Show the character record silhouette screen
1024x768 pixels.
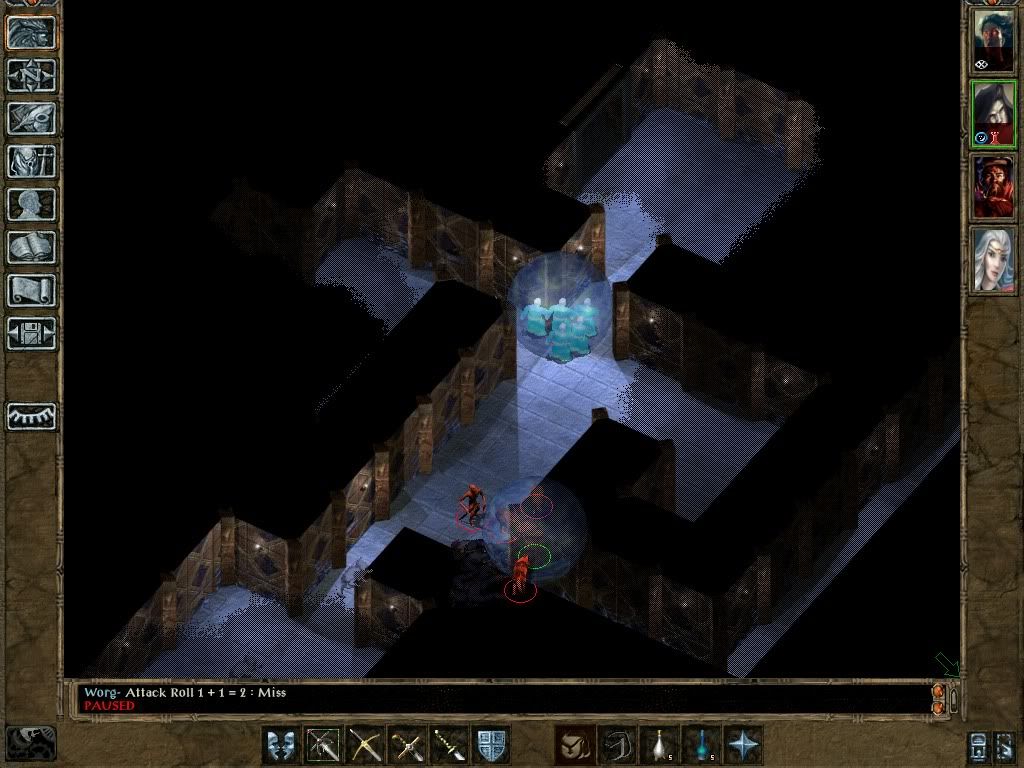tap(31, 204)
